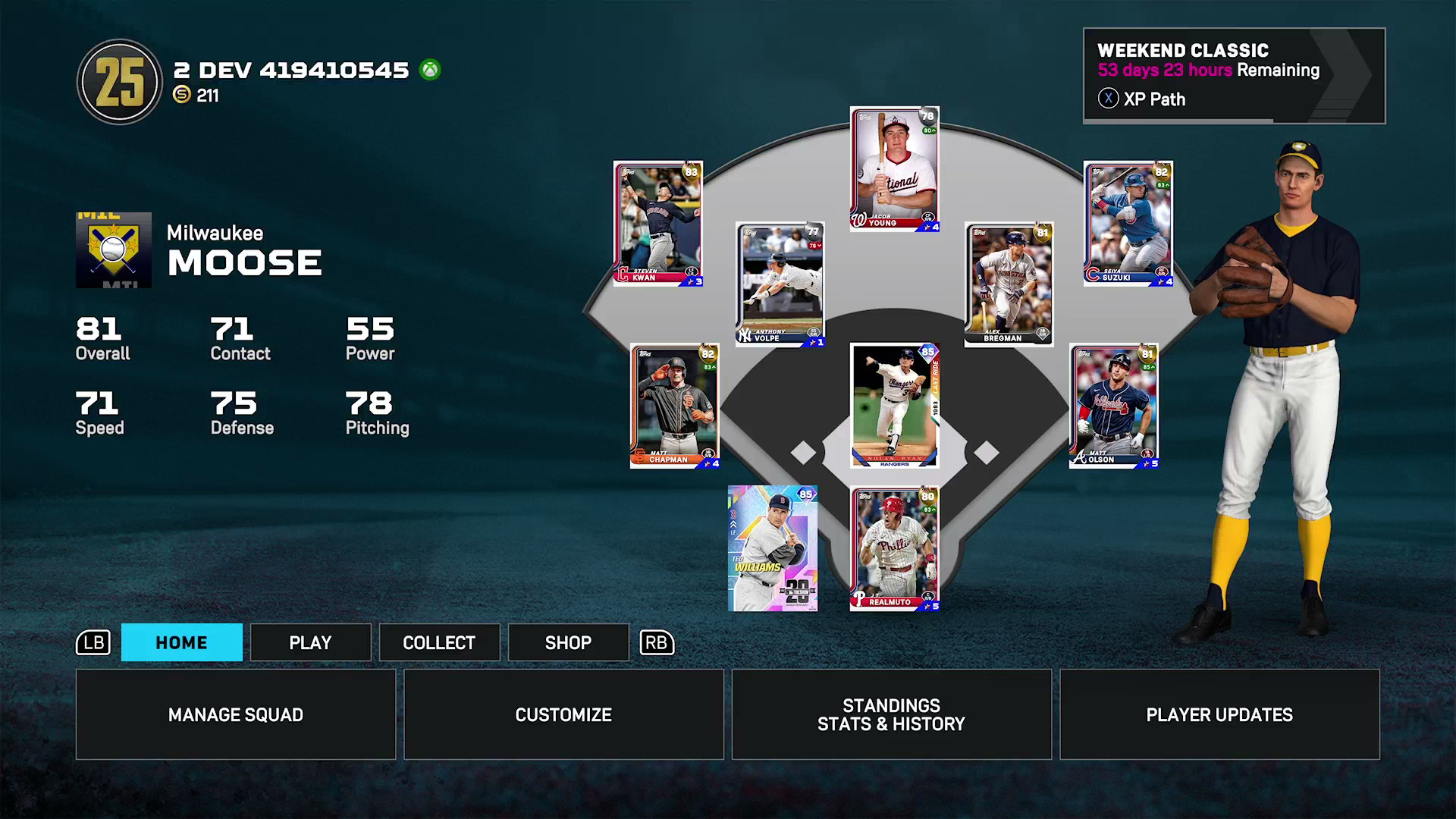Select the Matt Olson card
Viewport: 1456px width, 819px height.
1114,406
